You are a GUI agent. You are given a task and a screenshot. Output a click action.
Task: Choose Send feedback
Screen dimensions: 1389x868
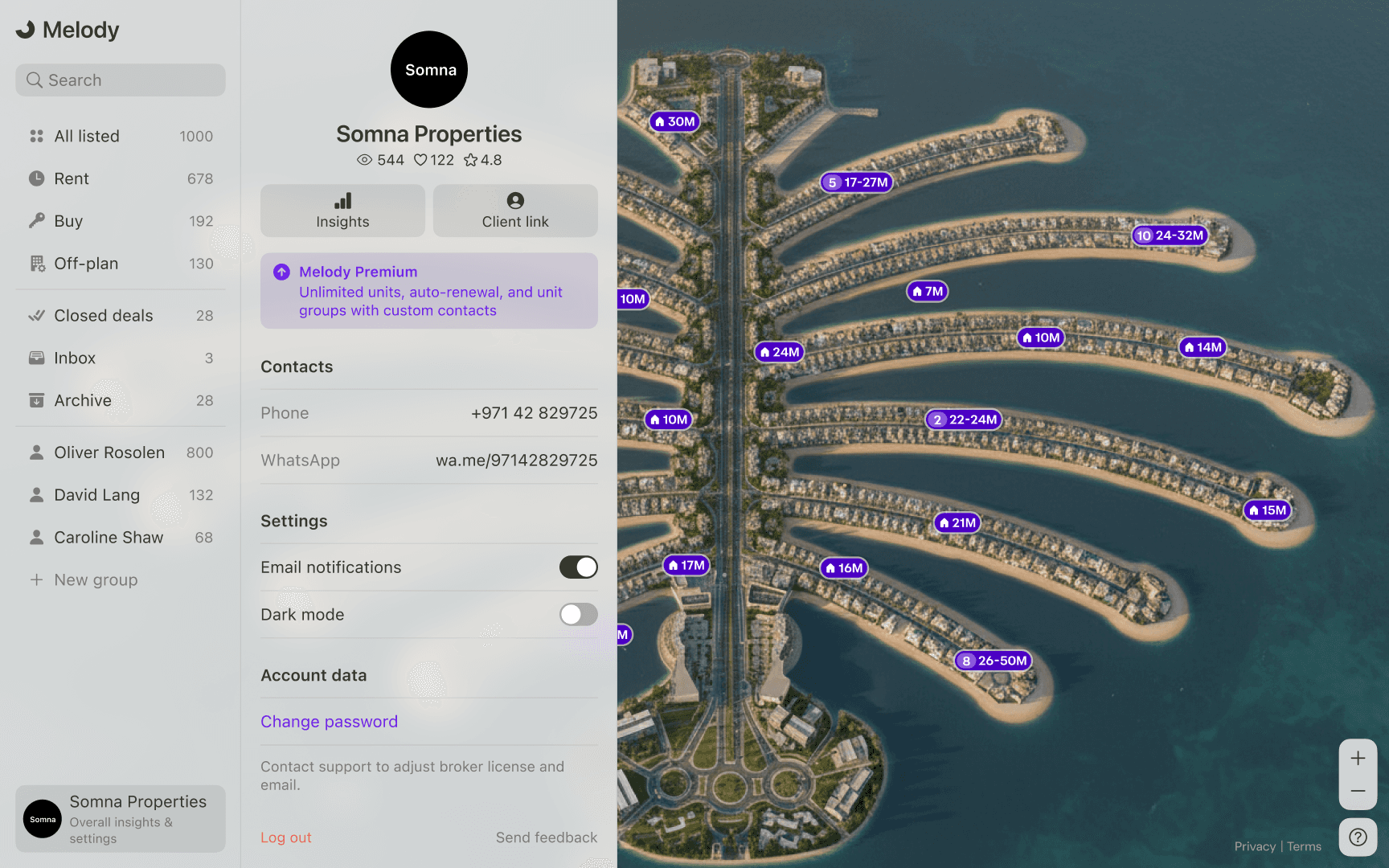[x=546, y=837]
